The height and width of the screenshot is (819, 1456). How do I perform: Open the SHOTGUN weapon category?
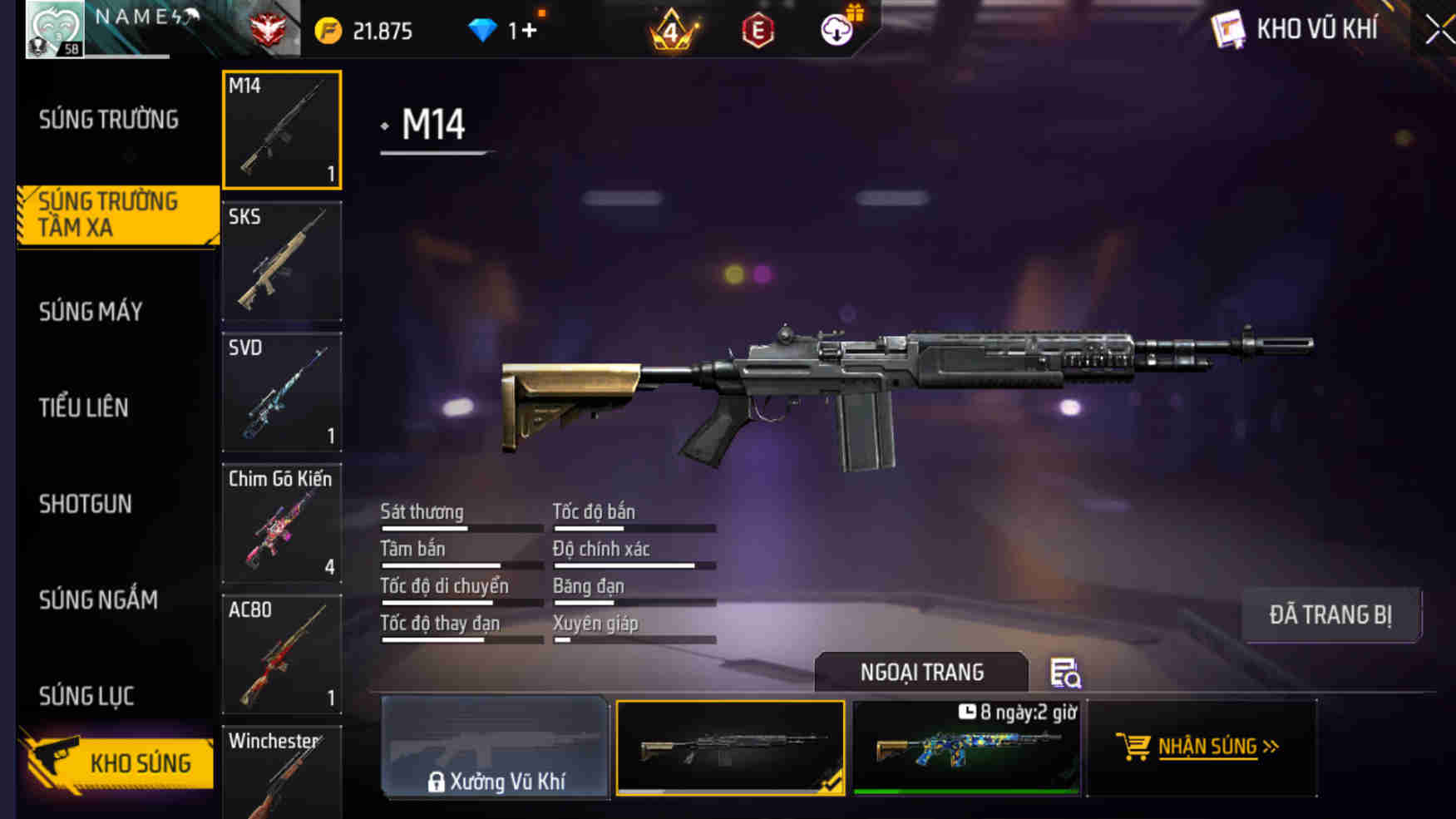tap(85, 505)
